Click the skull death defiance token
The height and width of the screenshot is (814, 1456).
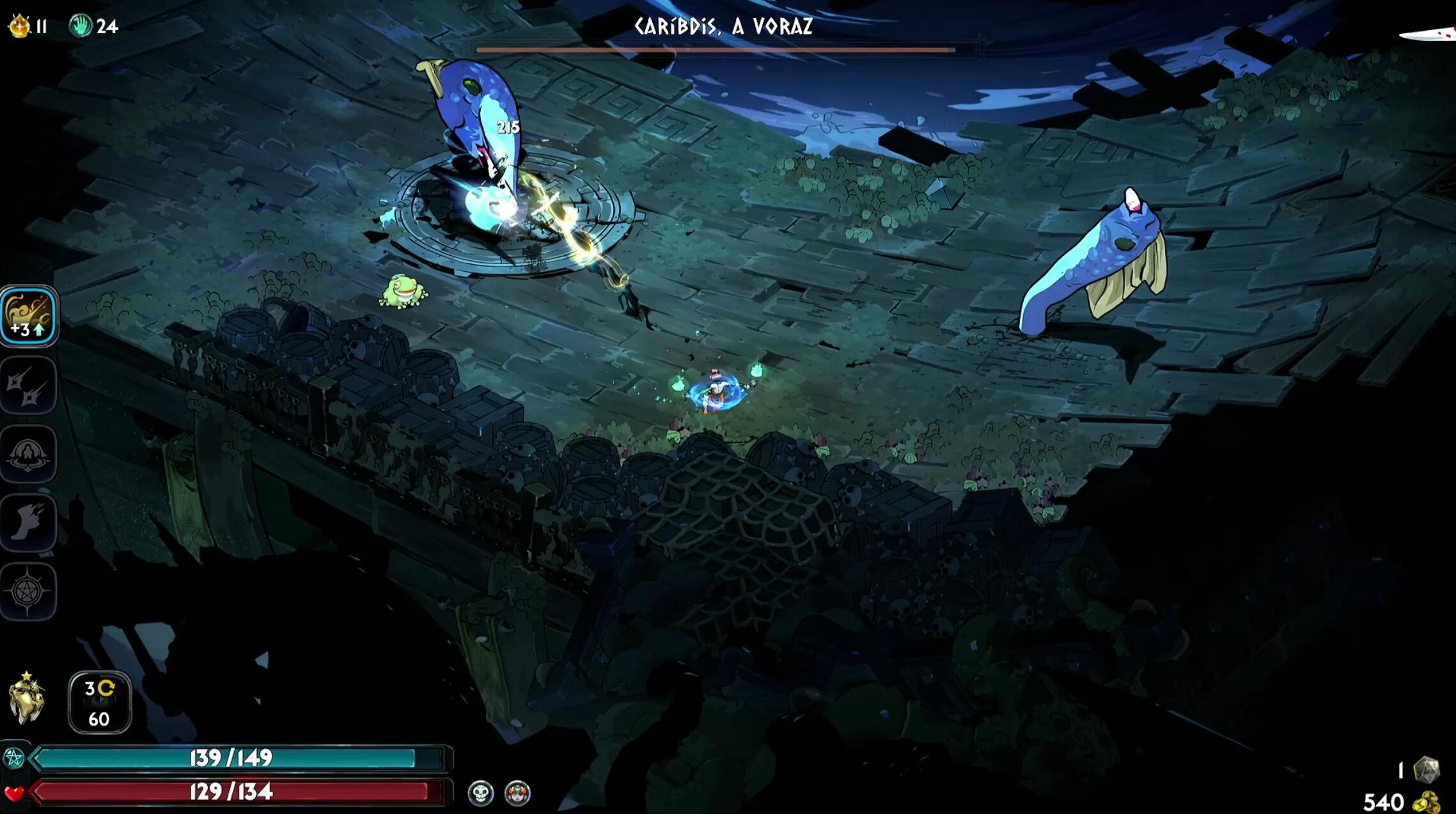(481, 794)
